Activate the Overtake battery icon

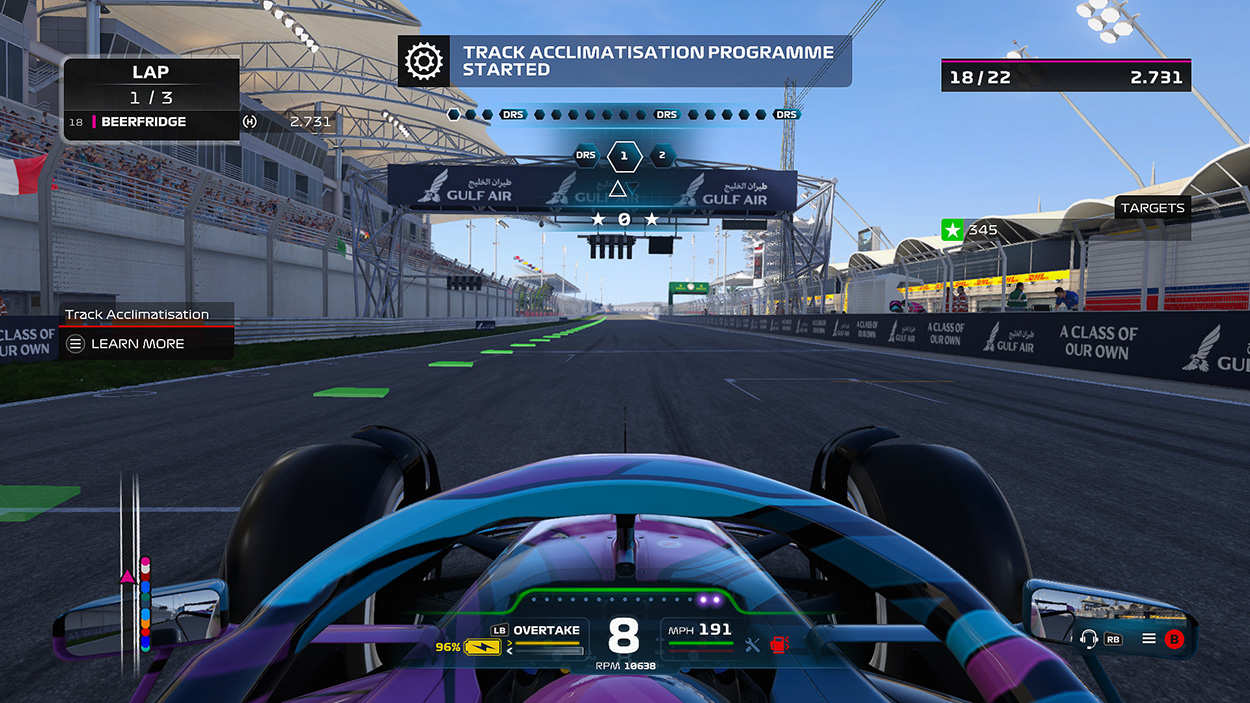tap(482, 647)
